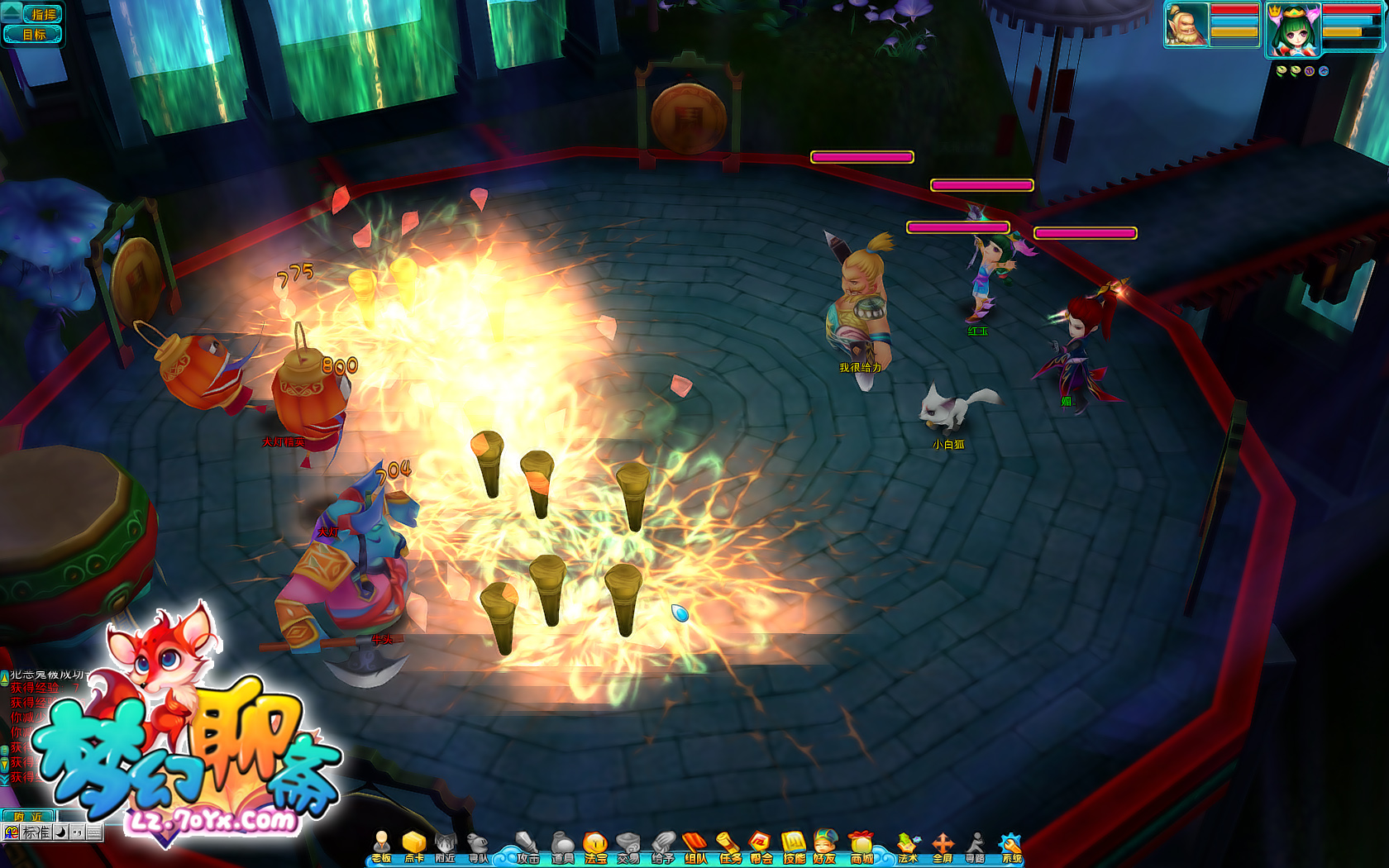
Task: Click the 标准 input mode button
Action: (36, 832)
